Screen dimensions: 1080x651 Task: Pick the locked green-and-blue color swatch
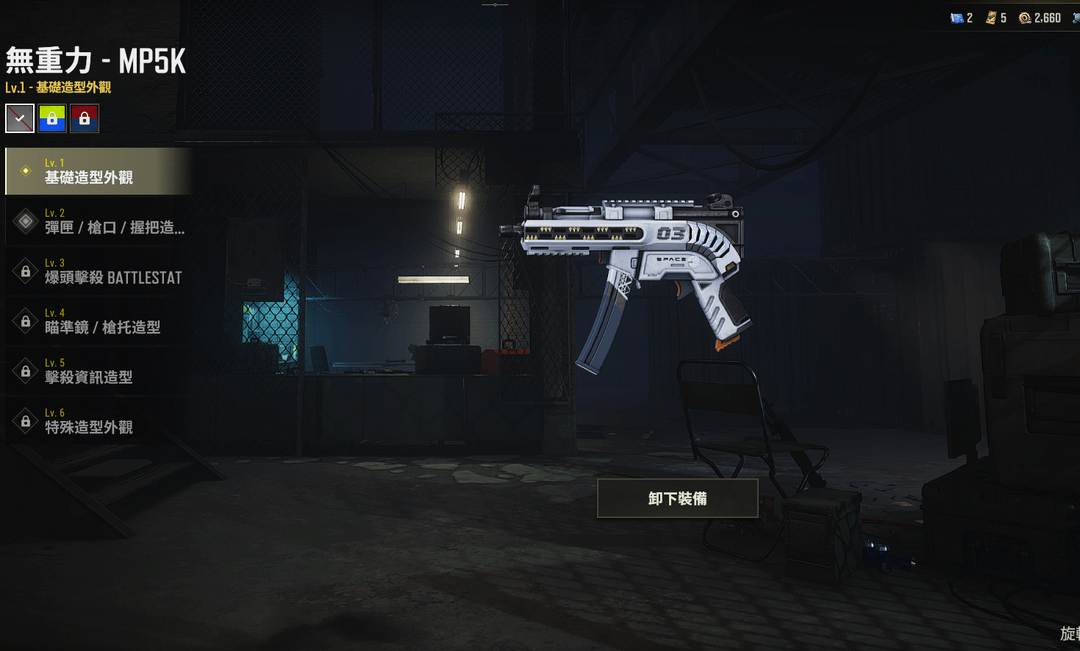pos(52,118)
